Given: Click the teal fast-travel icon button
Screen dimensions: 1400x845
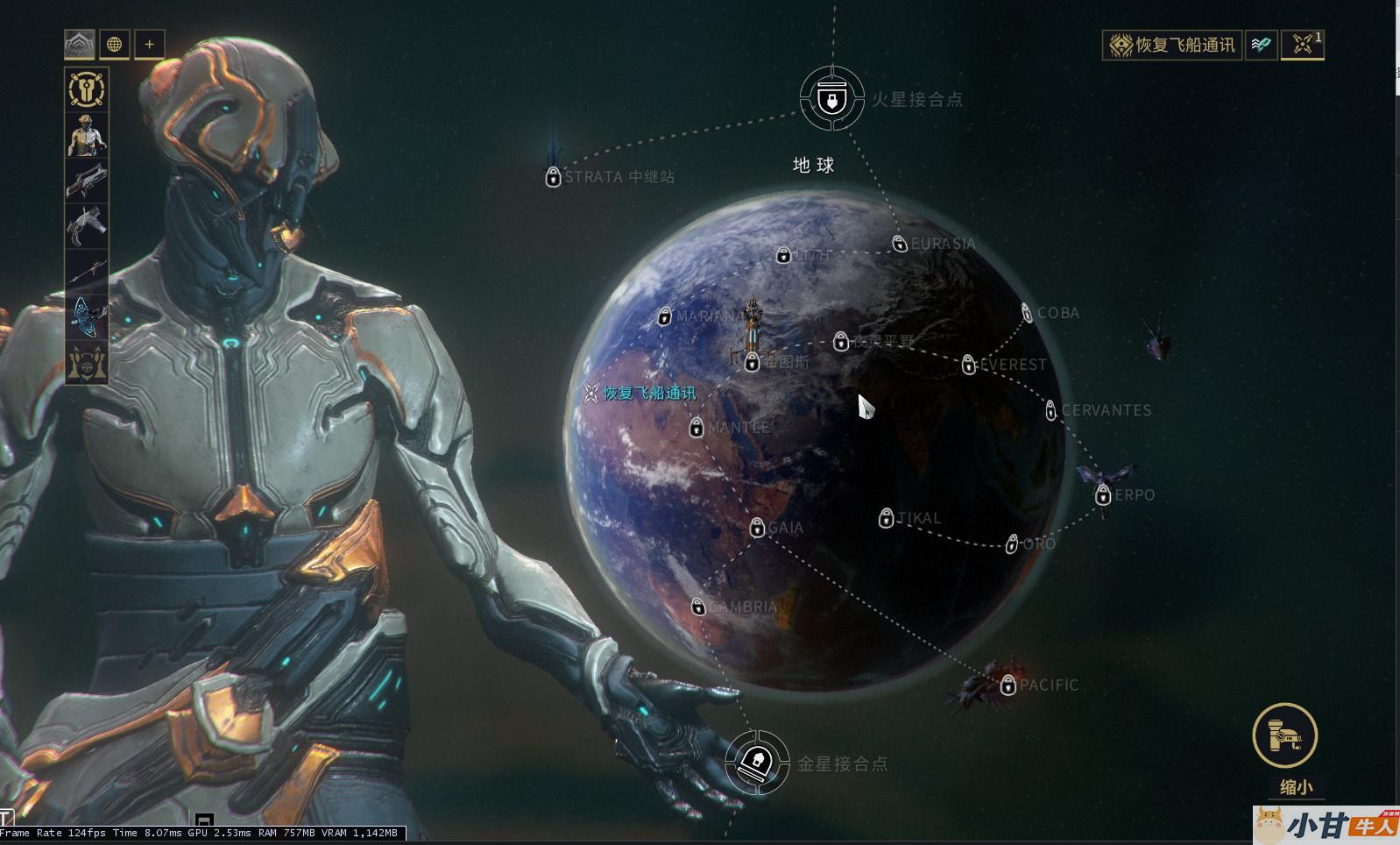Looking at the screenshot, I should [1261, 45].
